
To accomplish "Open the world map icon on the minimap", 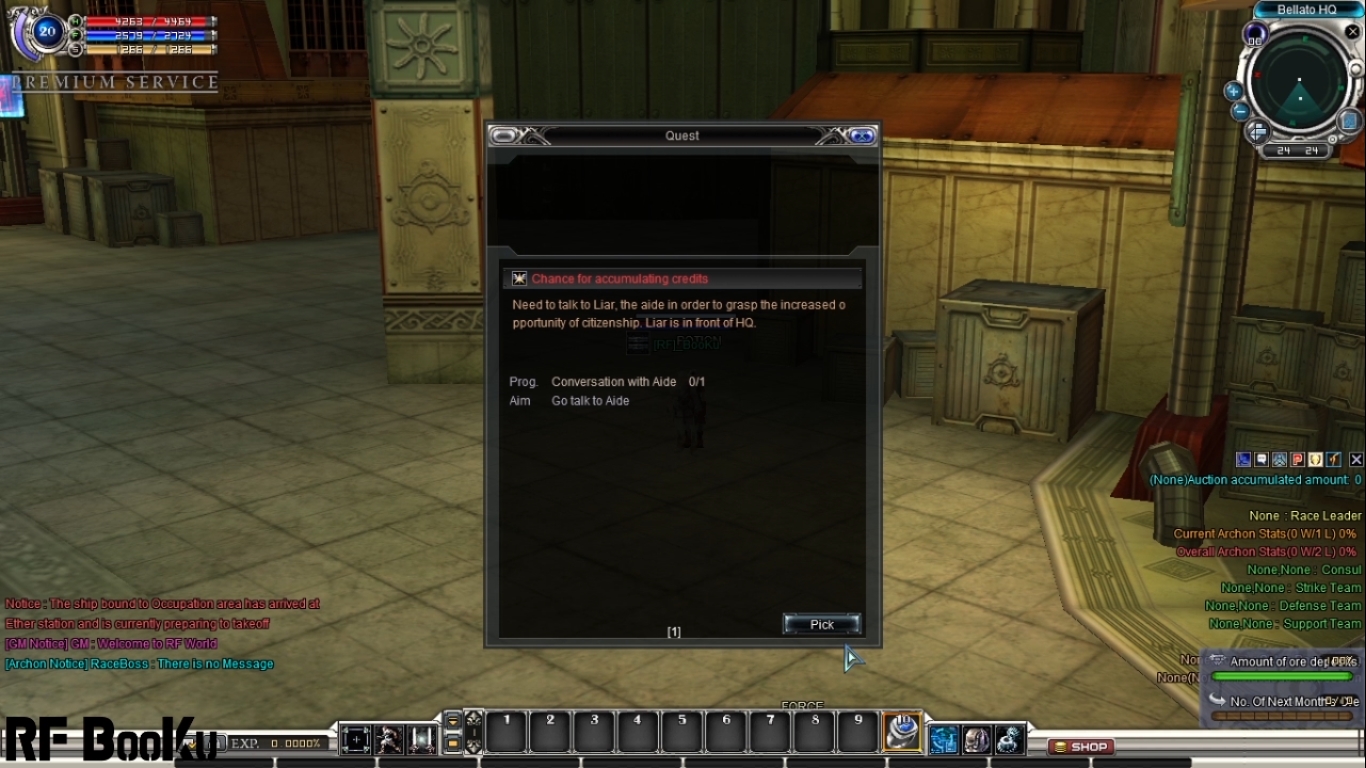I will (x=1347, y=121).
